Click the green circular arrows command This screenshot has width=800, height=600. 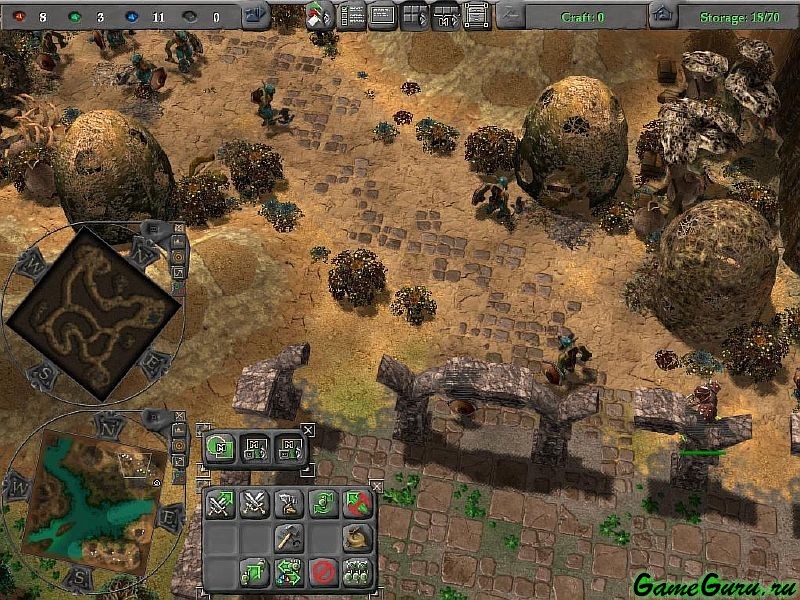click(x=322, y=504)
